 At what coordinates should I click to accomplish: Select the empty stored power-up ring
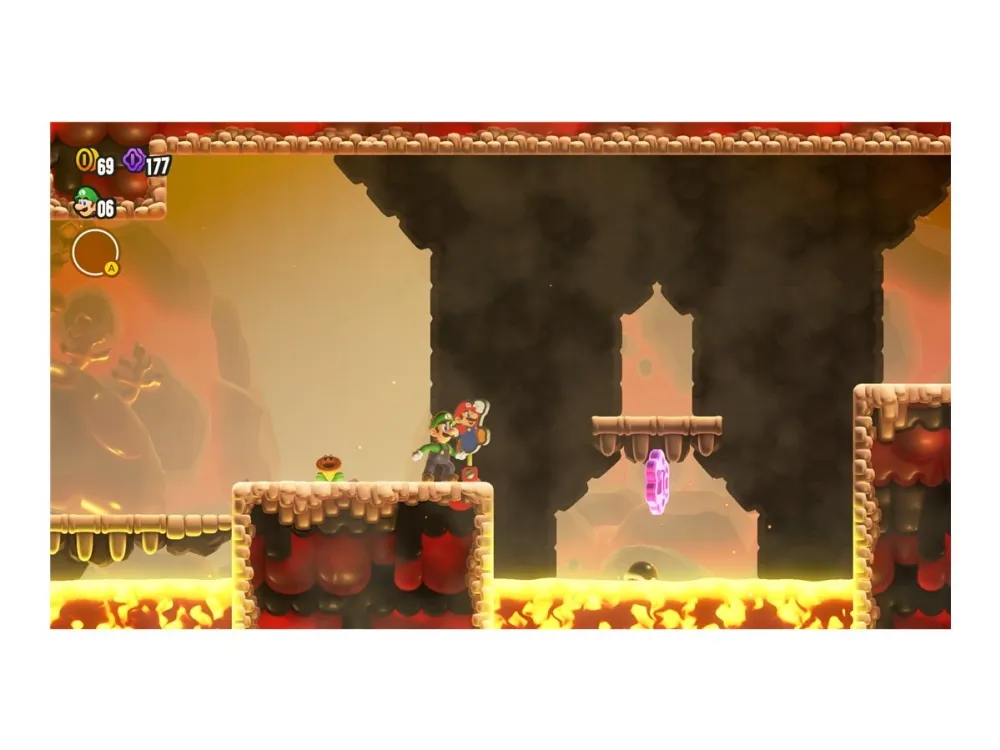[95, 252]
